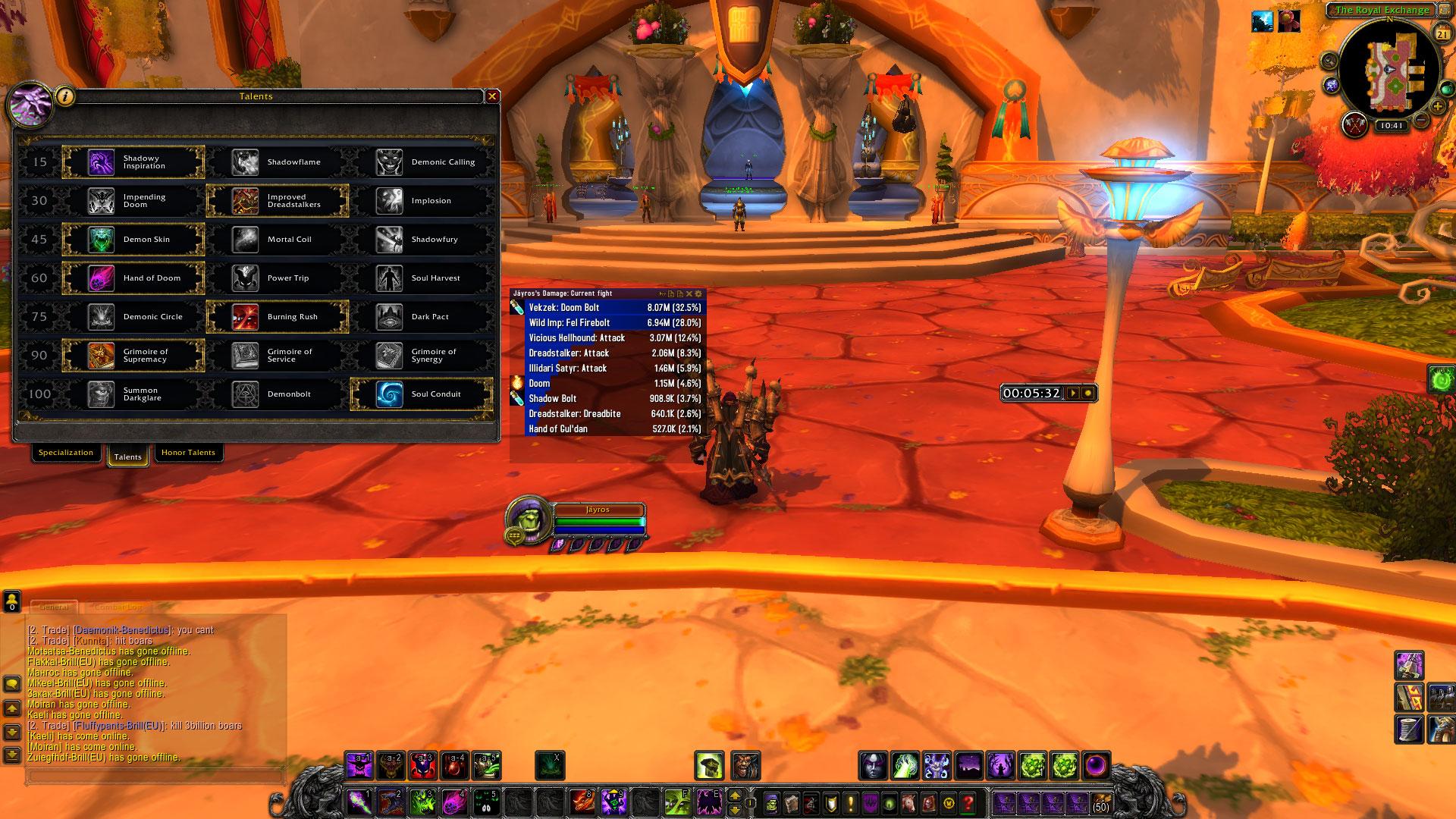Close the Talents window
Screen dimensions: 1456x819
[492, 96]
